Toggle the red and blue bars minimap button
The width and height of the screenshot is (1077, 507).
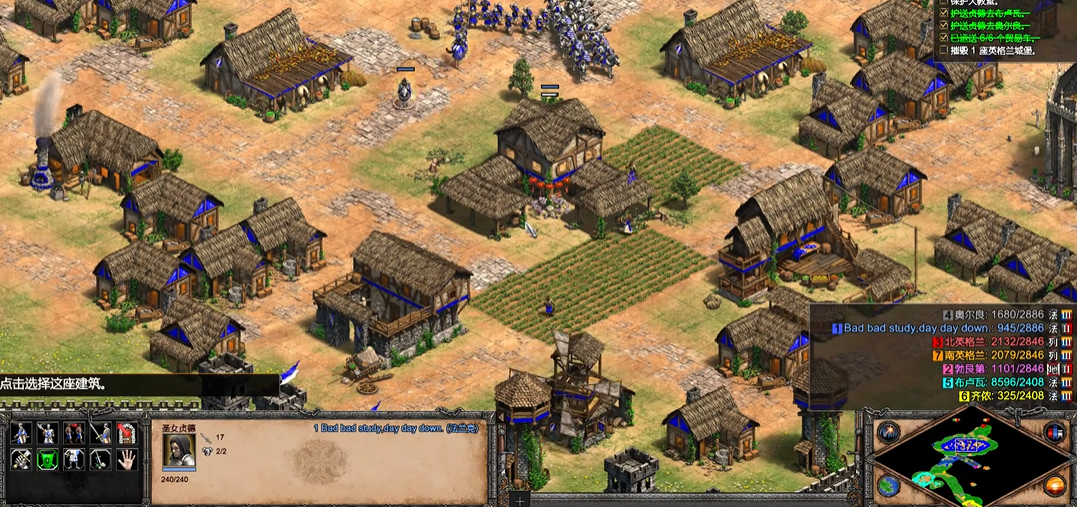1053,432
